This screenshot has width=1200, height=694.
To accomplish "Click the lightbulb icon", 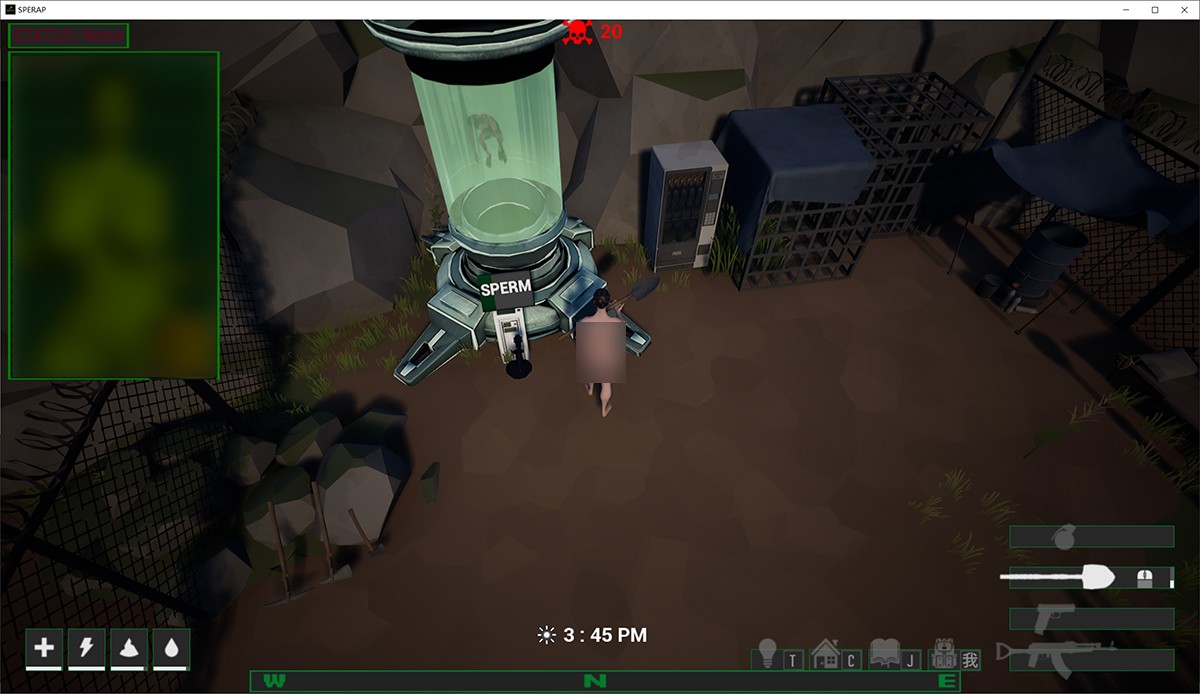I will (x=768, y=655).
